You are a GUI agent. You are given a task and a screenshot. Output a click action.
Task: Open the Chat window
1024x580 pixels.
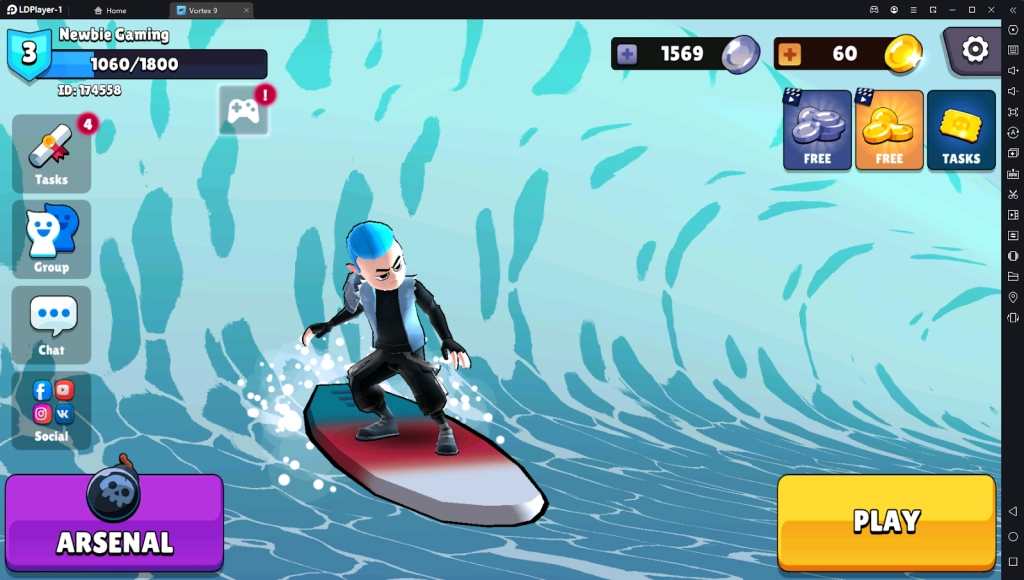tap(51, 324)
